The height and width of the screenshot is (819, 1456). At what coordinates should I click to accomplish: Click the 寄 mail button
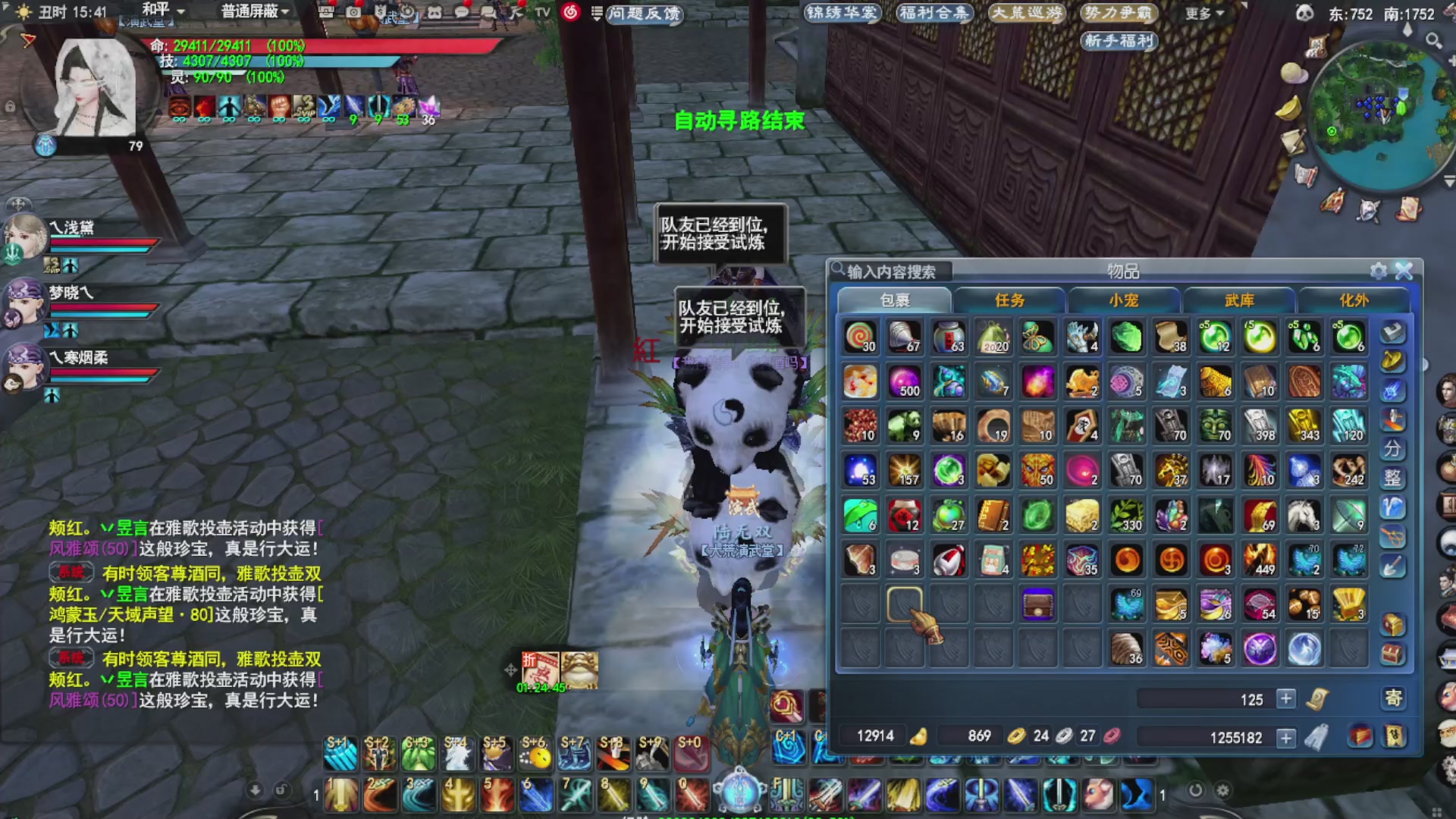click(1393, 698)
